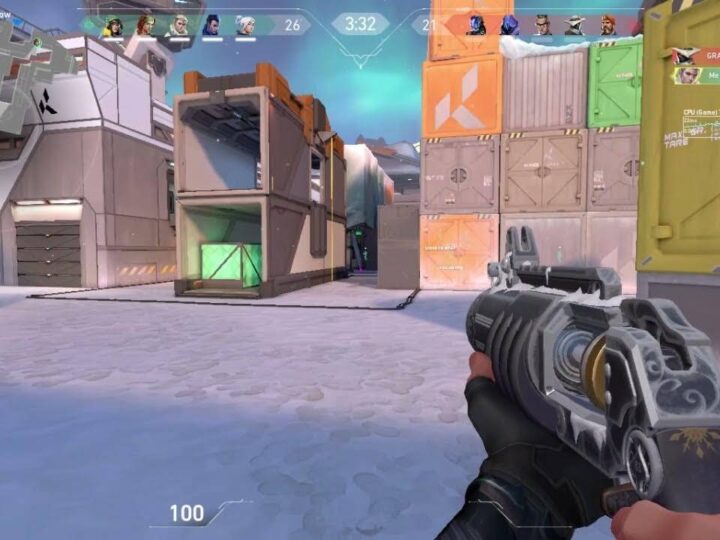
Task: Select the ally portrait in the yellow jacket
Action: (113, 25)
